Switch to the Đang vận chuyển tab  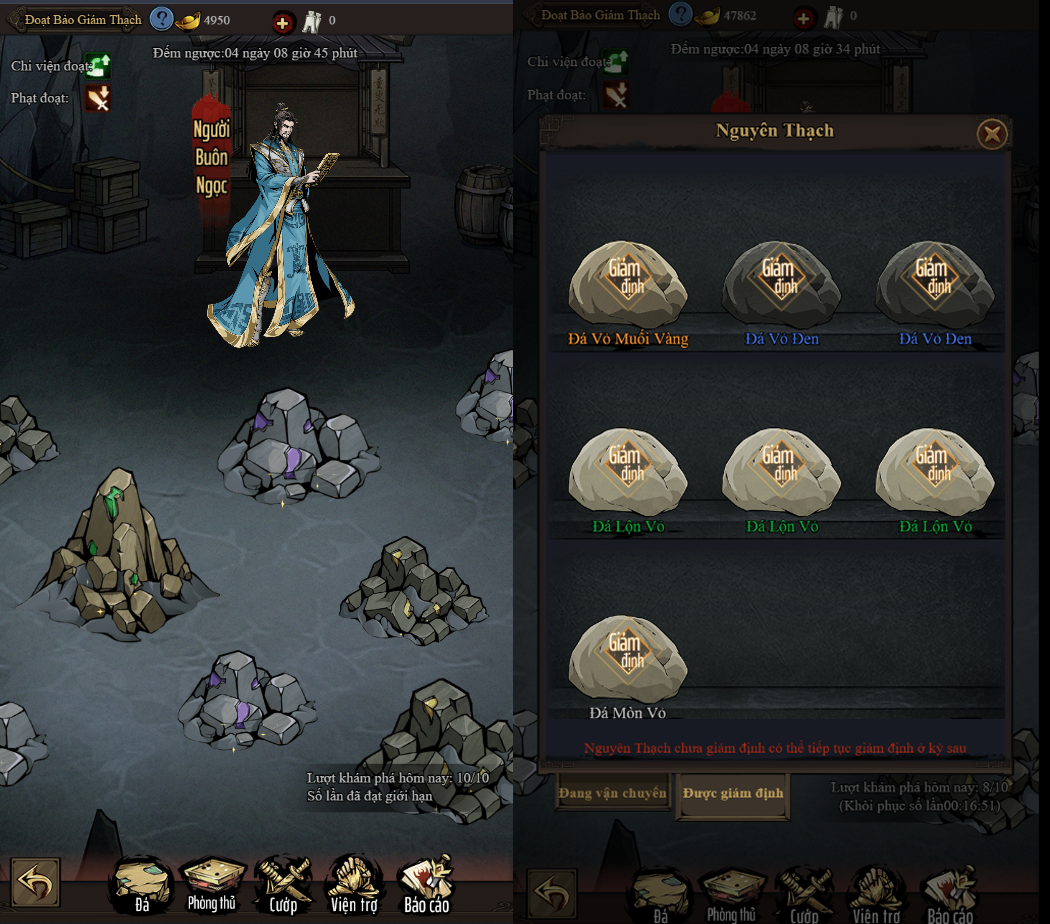(613, 793)
